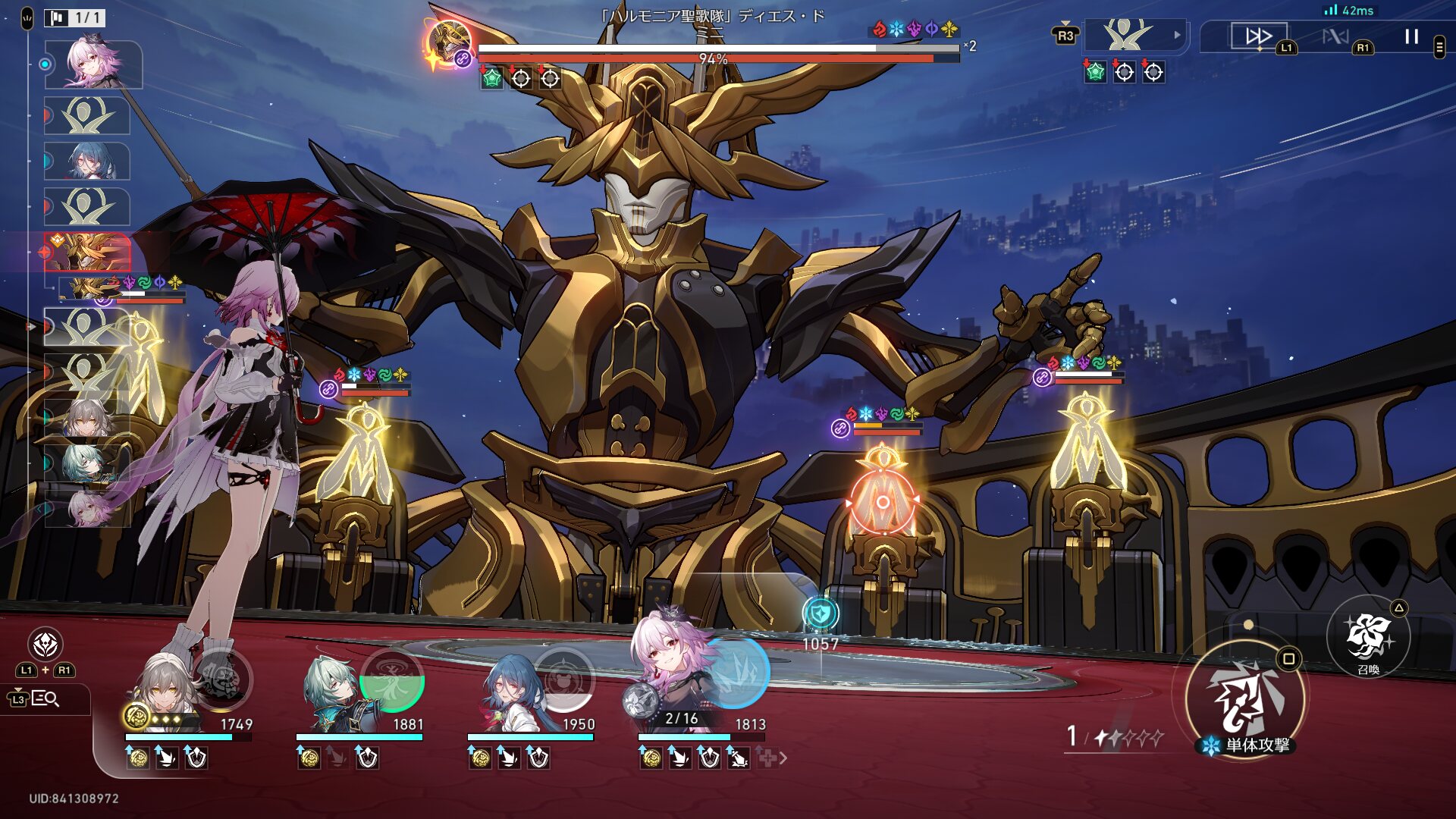This screenshot has height=819, width=1456.
Task: Click the boss portrait beside the HP bar
Action: 449,43
